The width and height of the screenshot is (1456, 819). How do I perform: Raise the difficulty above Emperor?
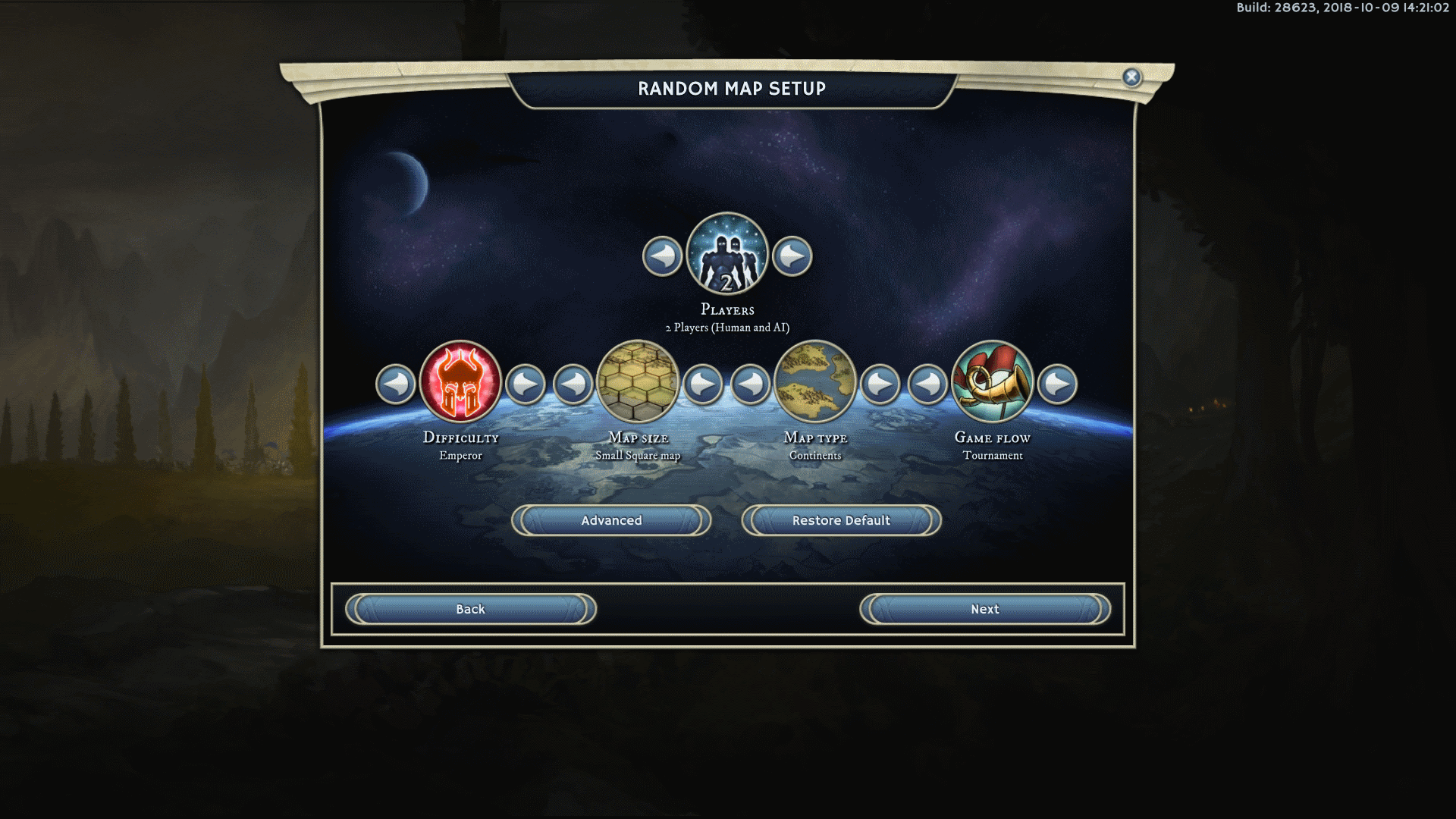pyautogui.click(x=525, y=384)
